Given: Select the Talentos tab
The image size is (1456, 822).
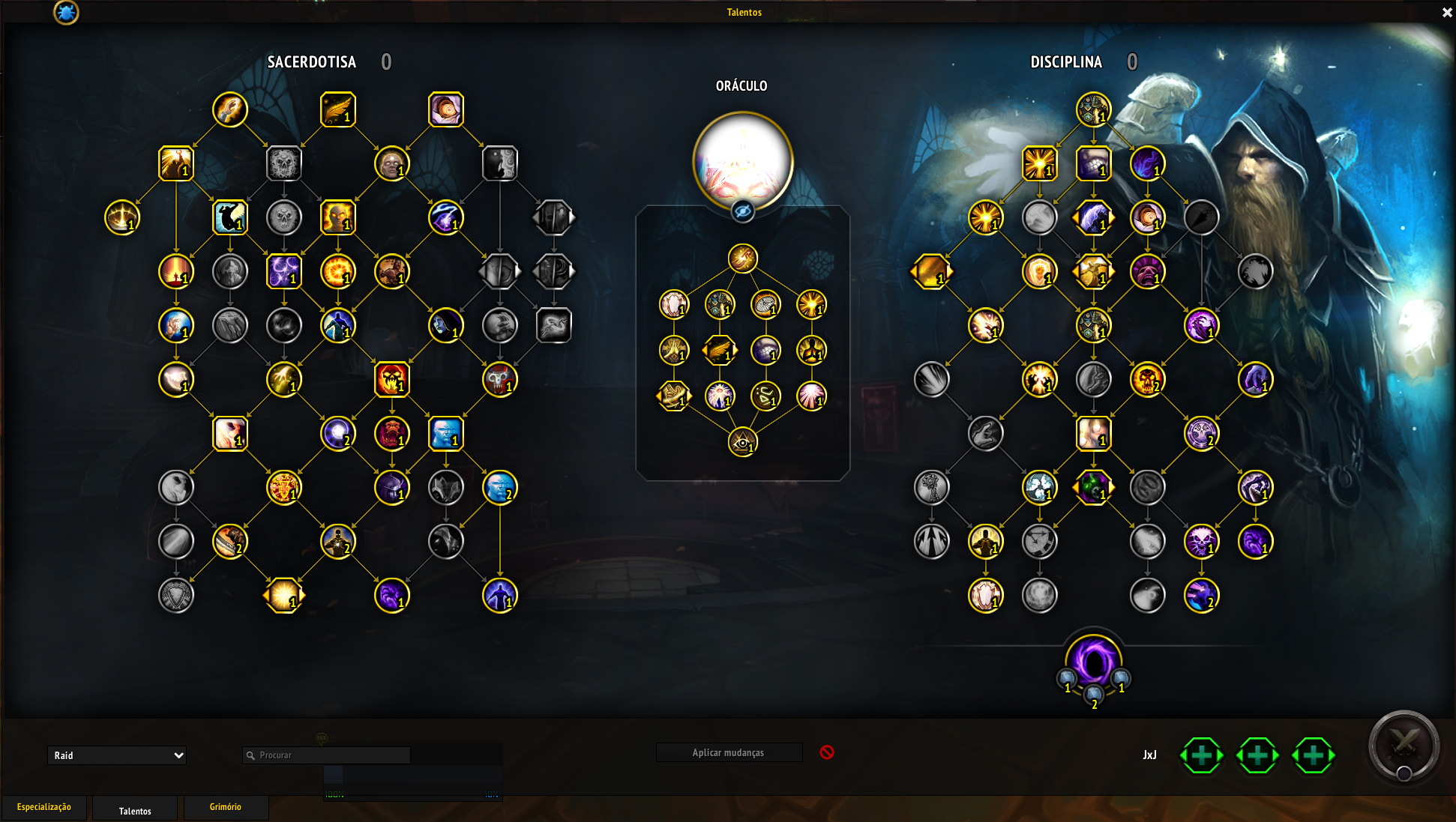Looking at the screenshot, I should coord(135,811).
